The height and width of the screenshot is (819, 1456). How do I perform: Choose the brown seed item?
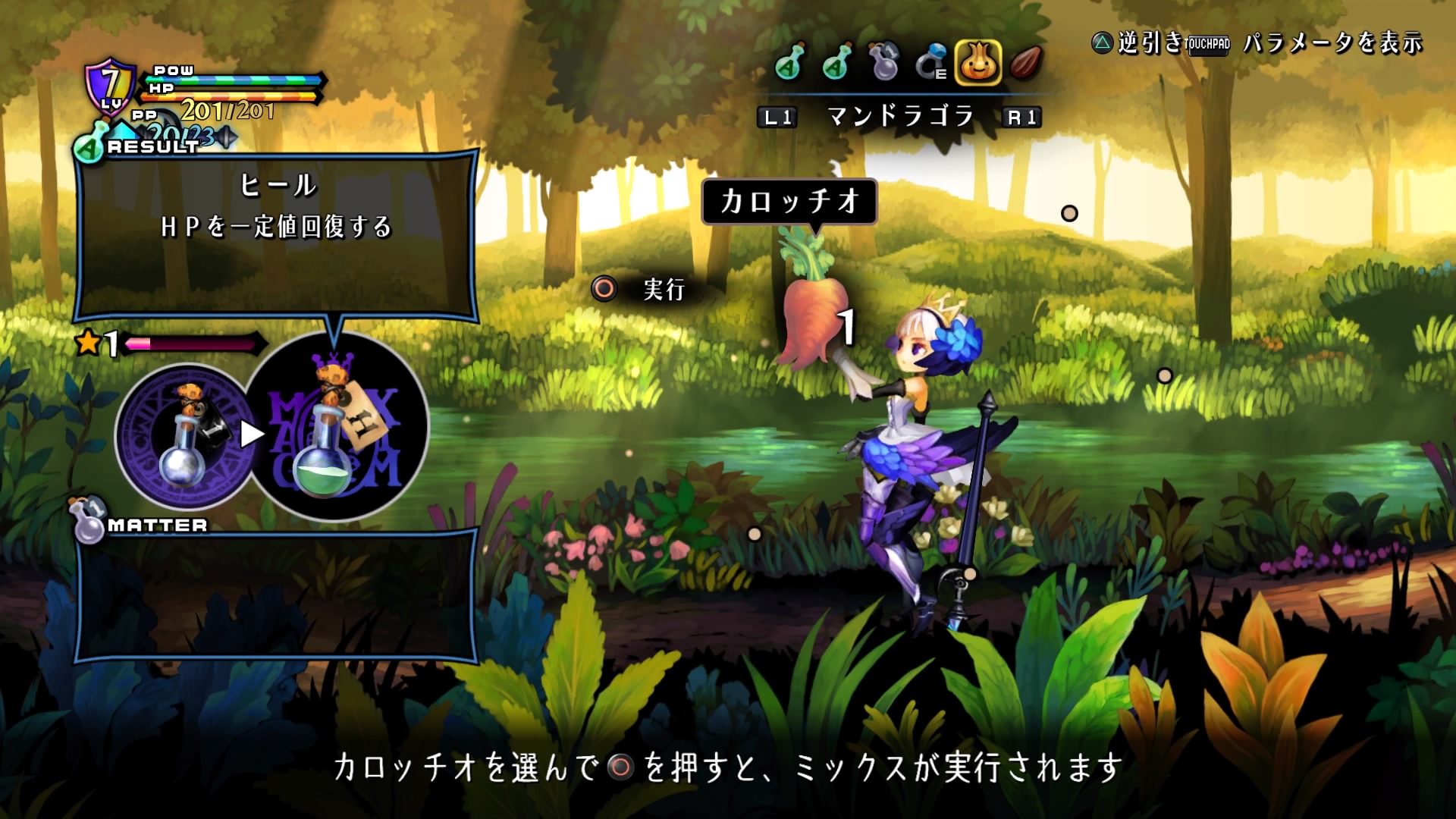click(1026, 62)
